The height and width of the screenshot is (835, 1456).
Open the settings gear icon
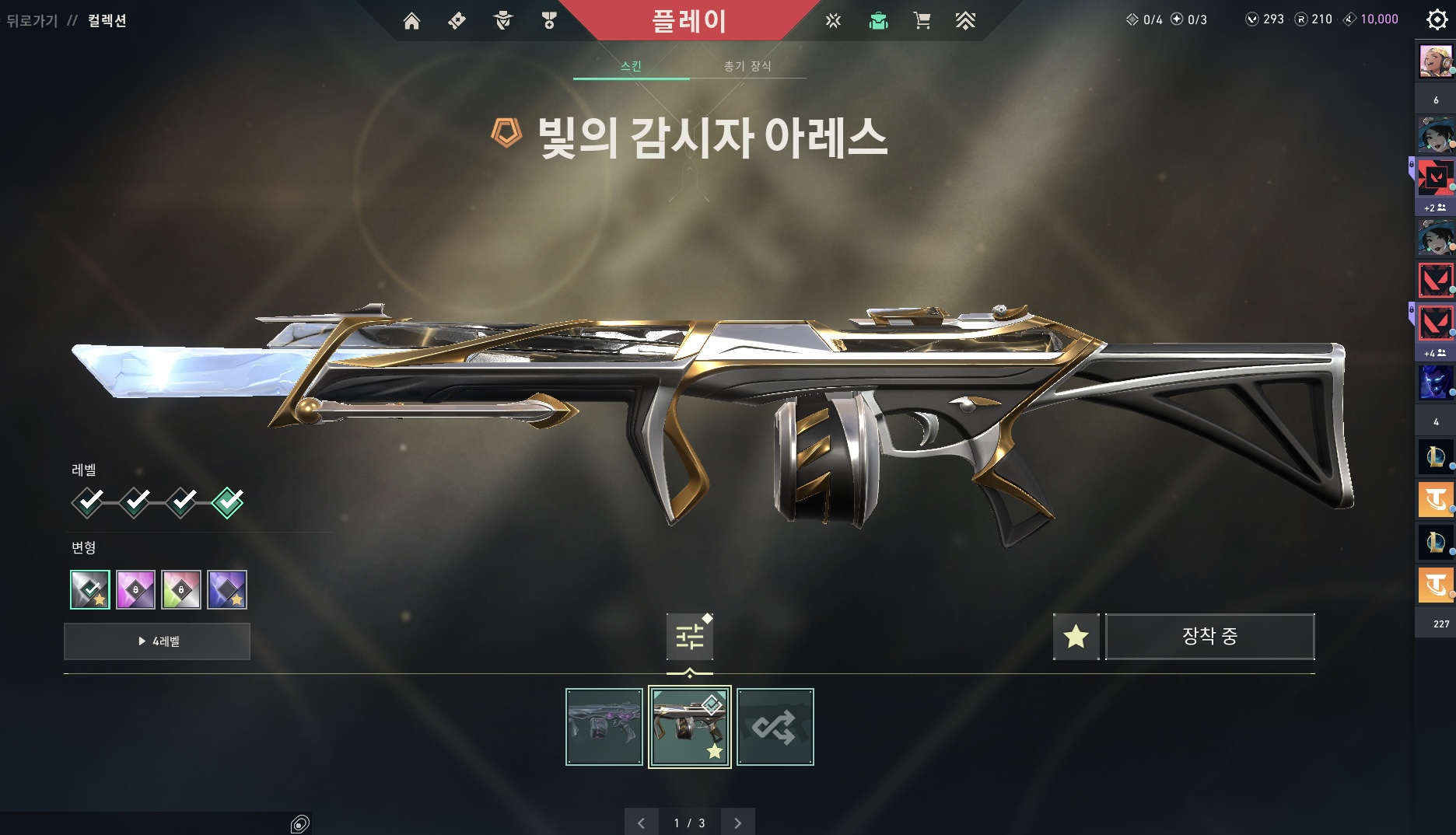pyautogui.click(x=1437, y=19)
